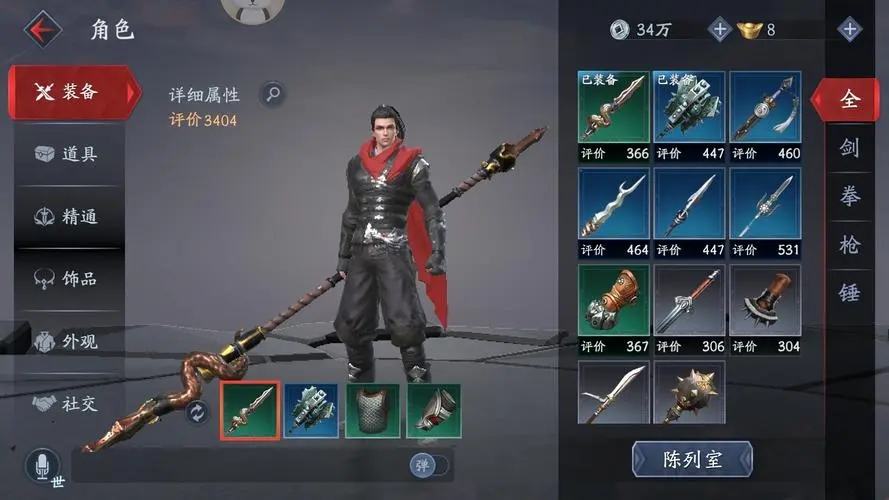Open the 陈列室 showroom
This screenshot has height=500, width=889.
point(692,459)
